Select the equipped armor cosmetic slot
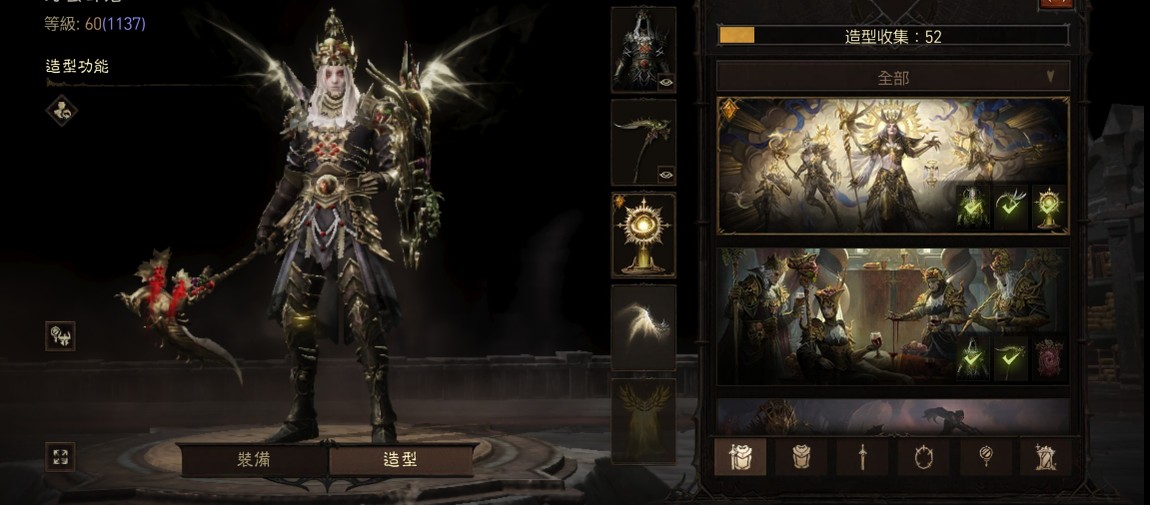This screenshot has height=505, width=1150. click(643, 49)
